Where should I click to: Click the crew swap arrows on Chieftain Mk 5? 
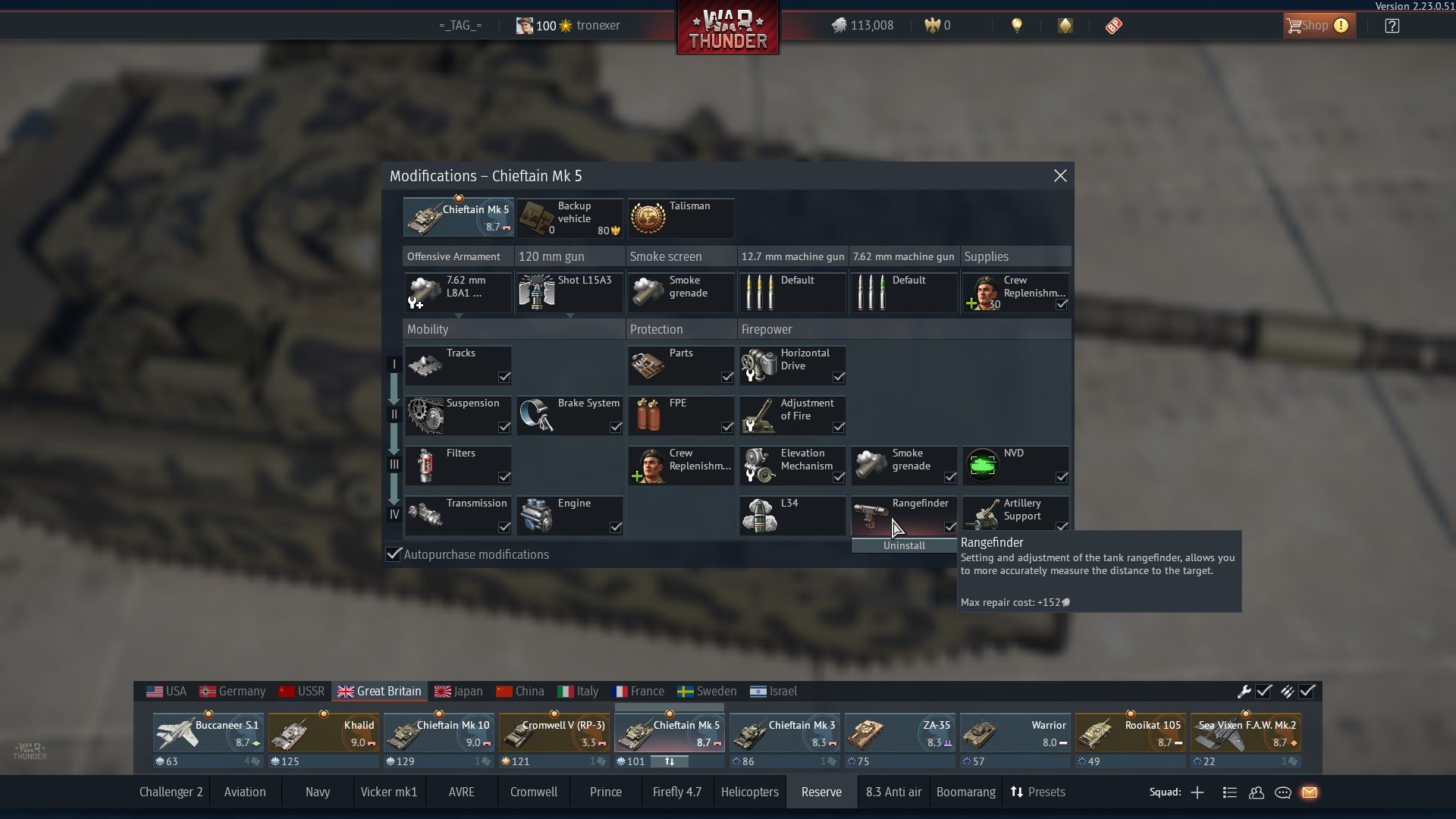point(670,761)
